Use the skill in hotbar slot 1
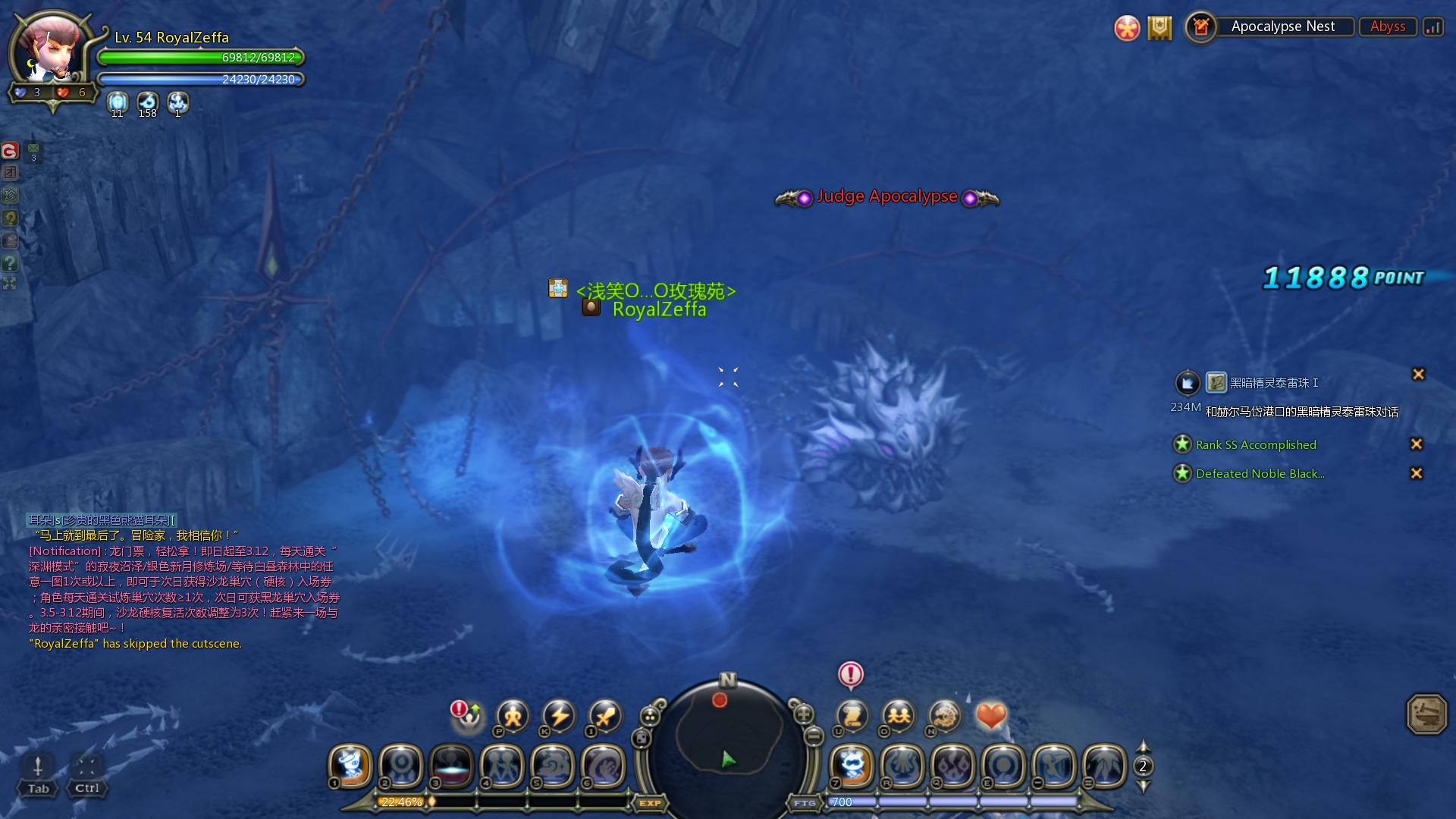 351,764
